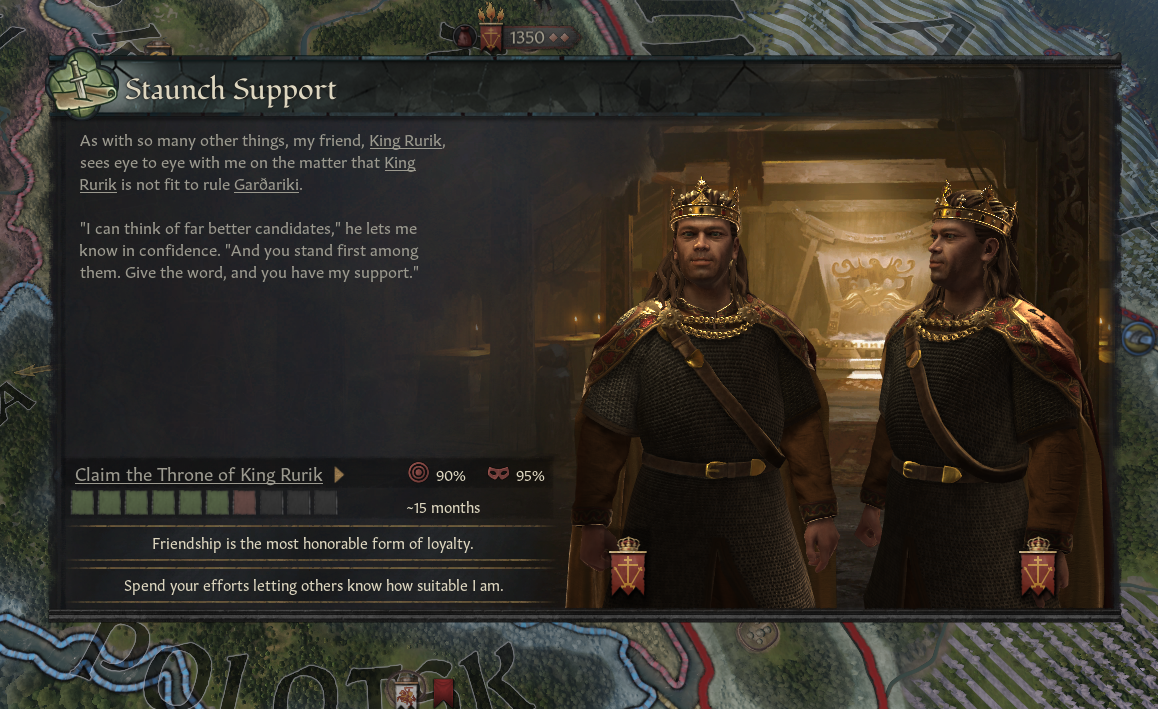This screenshot has width=1158, height=709.
Task: Expand the arrow beside Claim the Throne
Action: coord(339,475)
